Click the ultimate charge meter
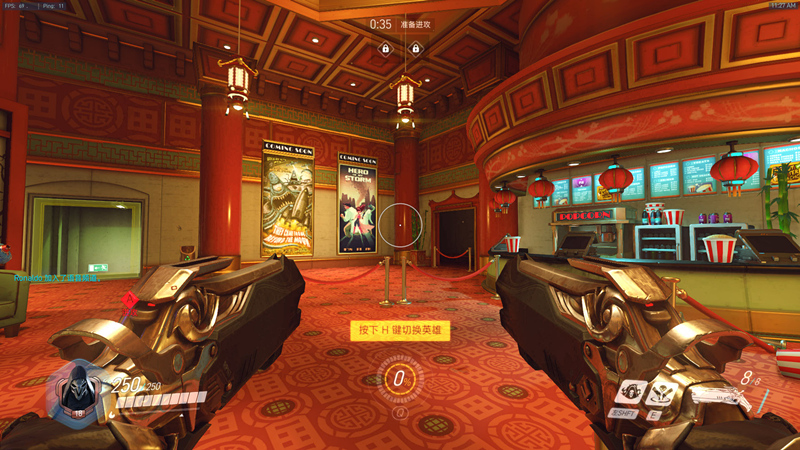Image resolution: width=800 pixels, height=450 pixels. point(401,379)
